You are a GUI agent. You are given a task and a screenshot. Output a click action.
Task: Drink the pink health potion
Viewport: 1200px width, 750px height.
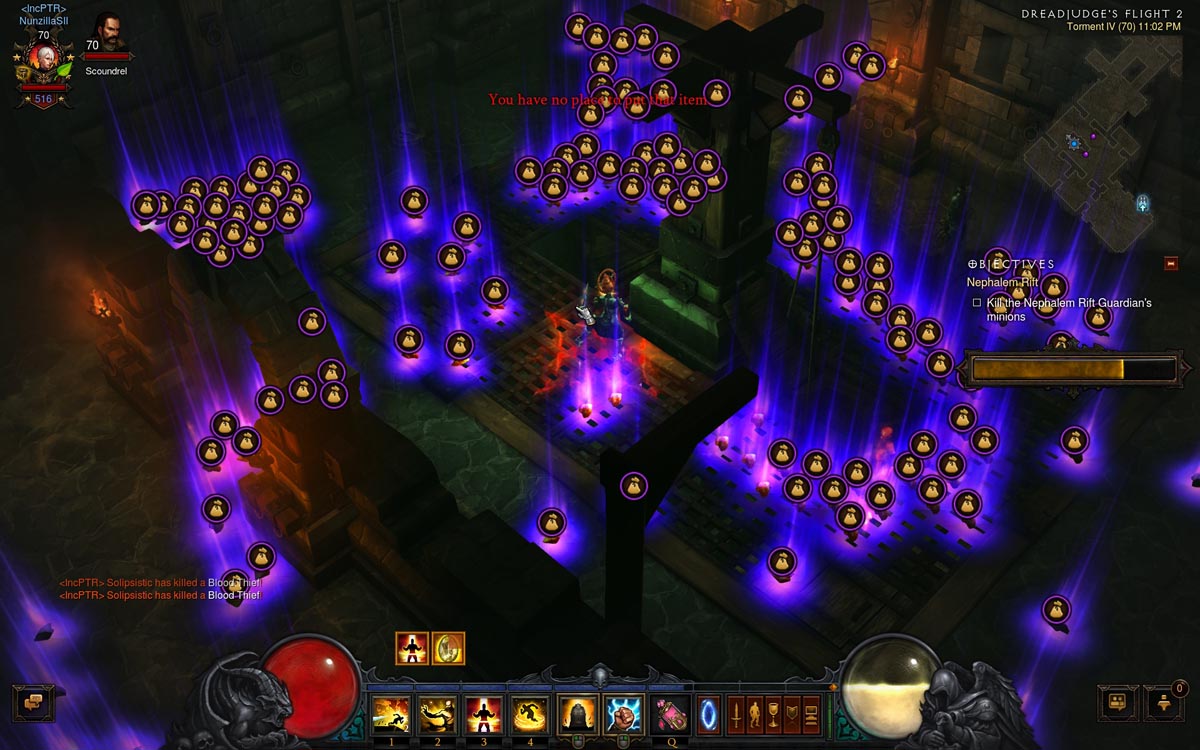click(x=671, y=714)
